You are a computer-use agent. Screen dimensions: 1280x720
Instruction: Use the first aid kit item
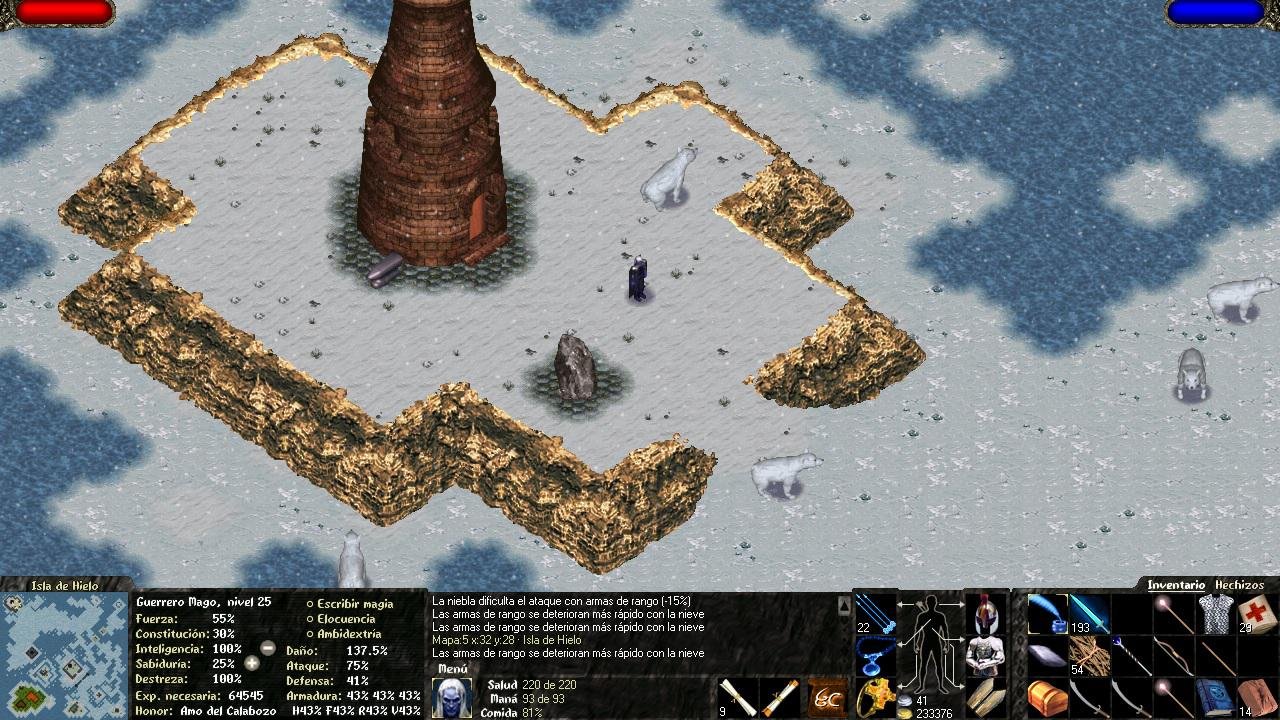pyautogui.click(x=1256, y=612)
